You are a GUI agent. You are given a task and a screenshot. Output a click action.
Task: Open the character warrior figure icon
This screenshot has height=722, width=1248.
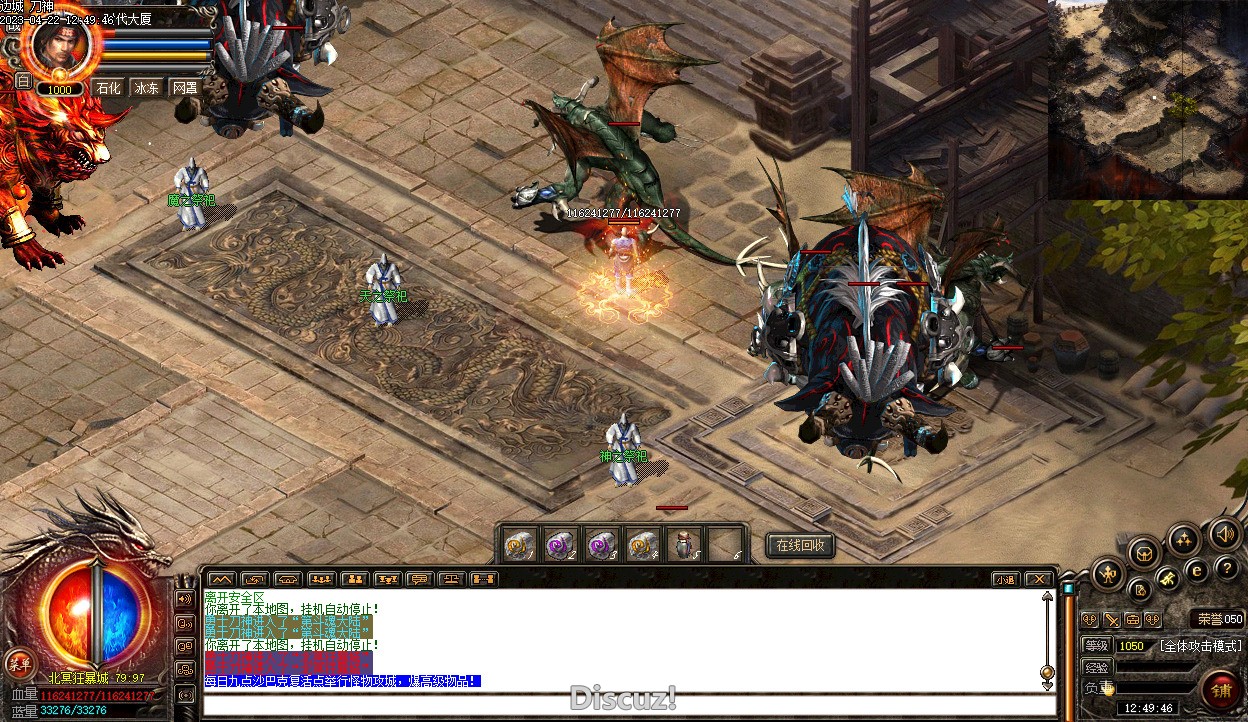(x=1109, y=573)
